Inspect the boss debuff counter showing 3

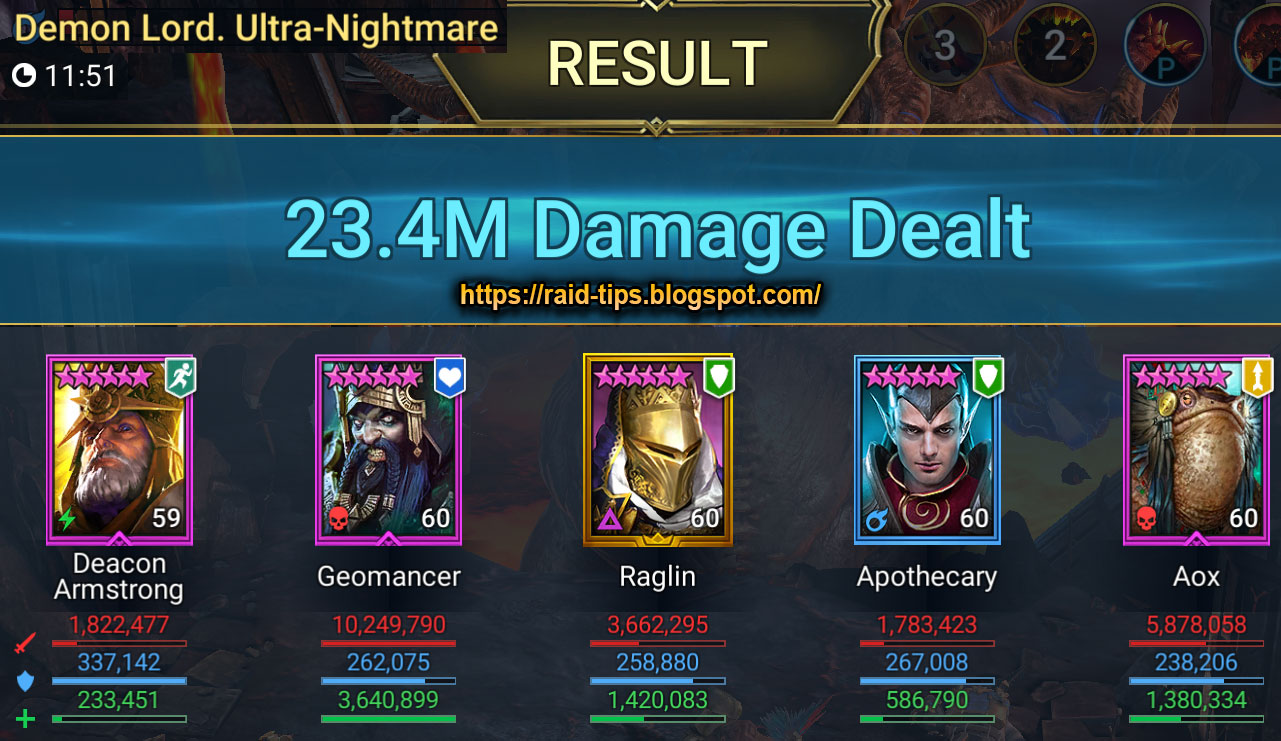click(947, 45)
